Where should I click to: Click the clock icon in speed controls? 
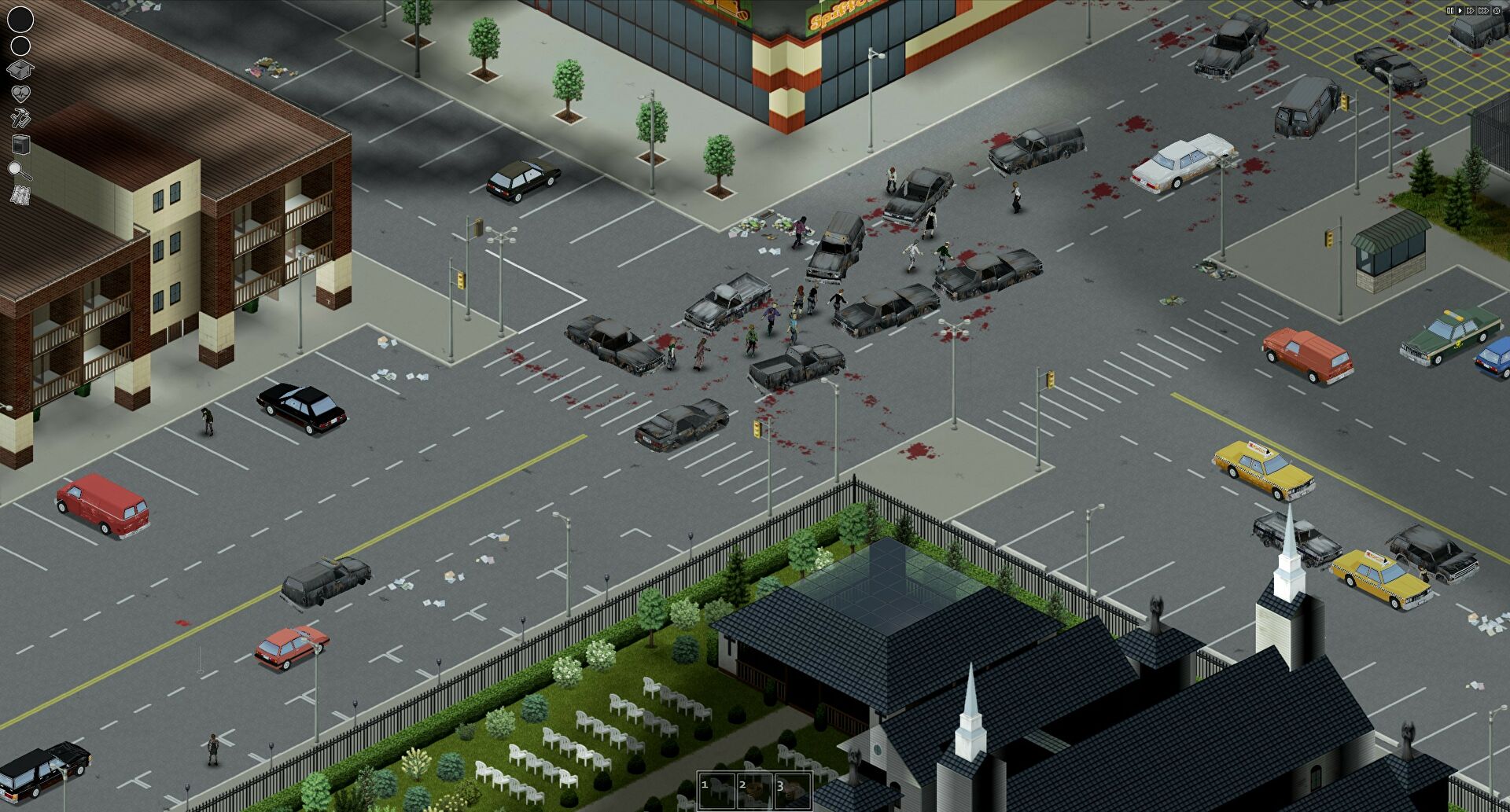point(1497,10)
